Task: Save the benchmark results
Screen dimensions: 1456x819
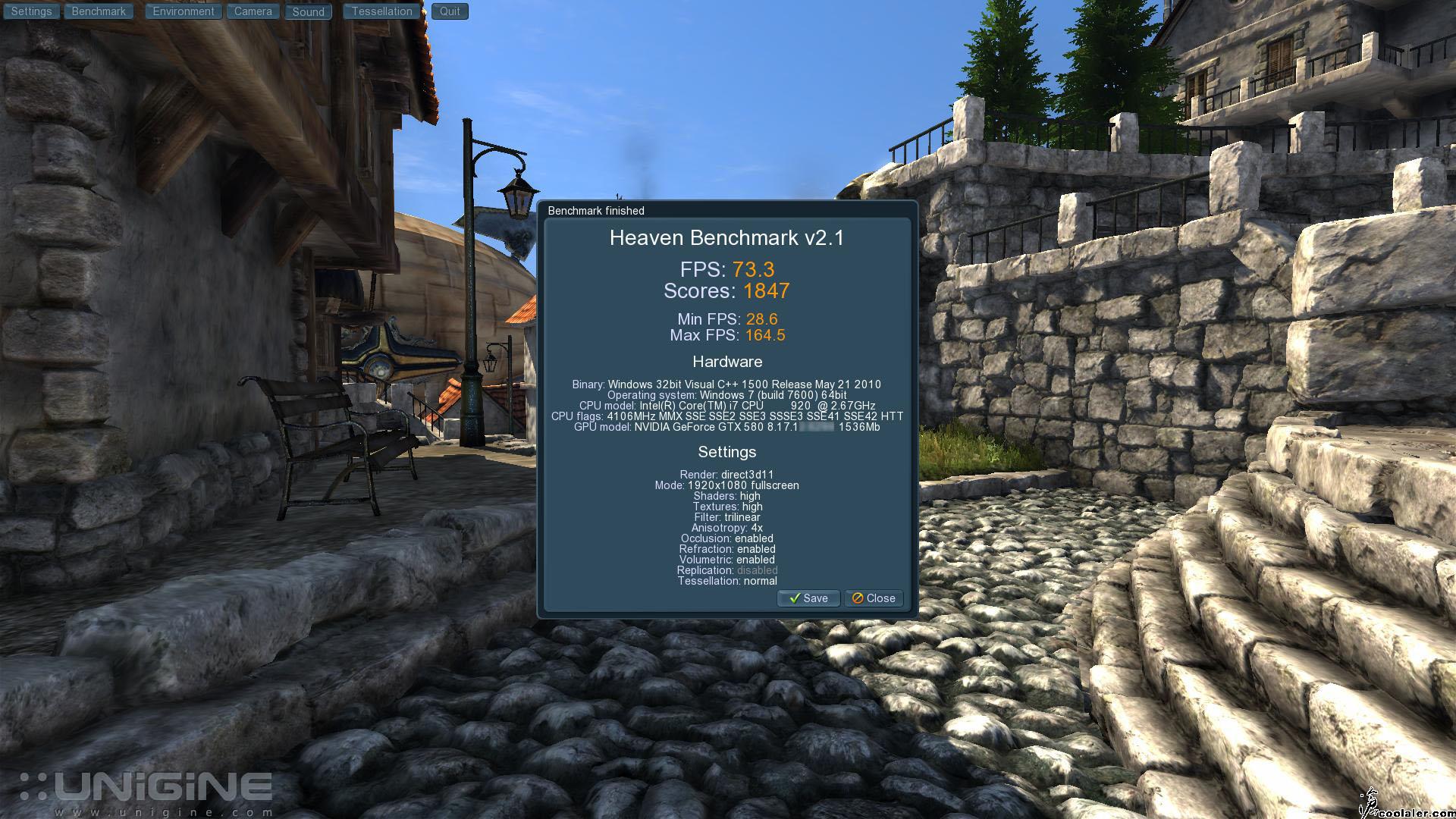Action: (808, 598)
